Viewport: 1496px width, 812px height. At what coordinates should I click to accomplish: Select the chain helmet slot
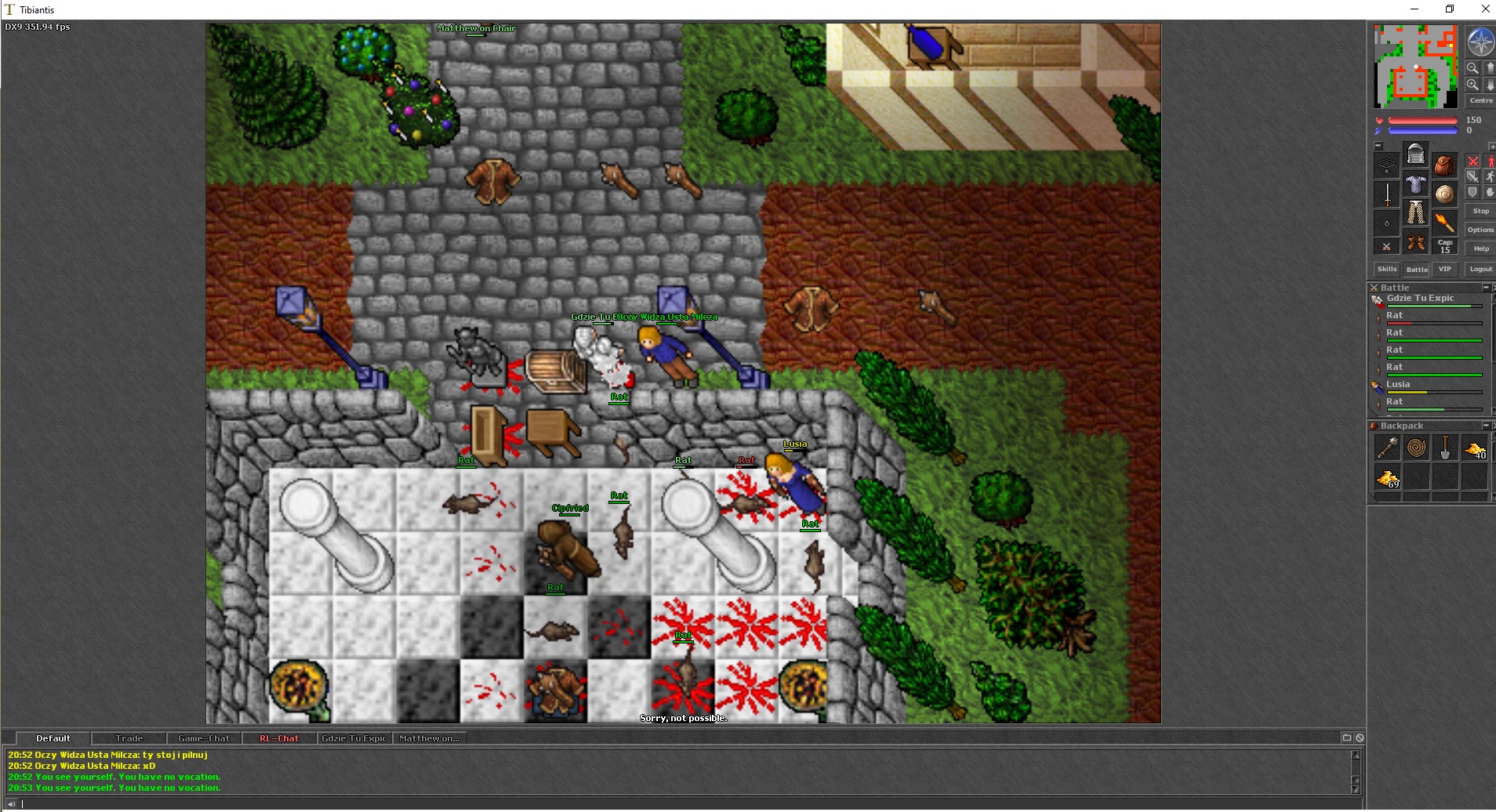(1415, 154)
